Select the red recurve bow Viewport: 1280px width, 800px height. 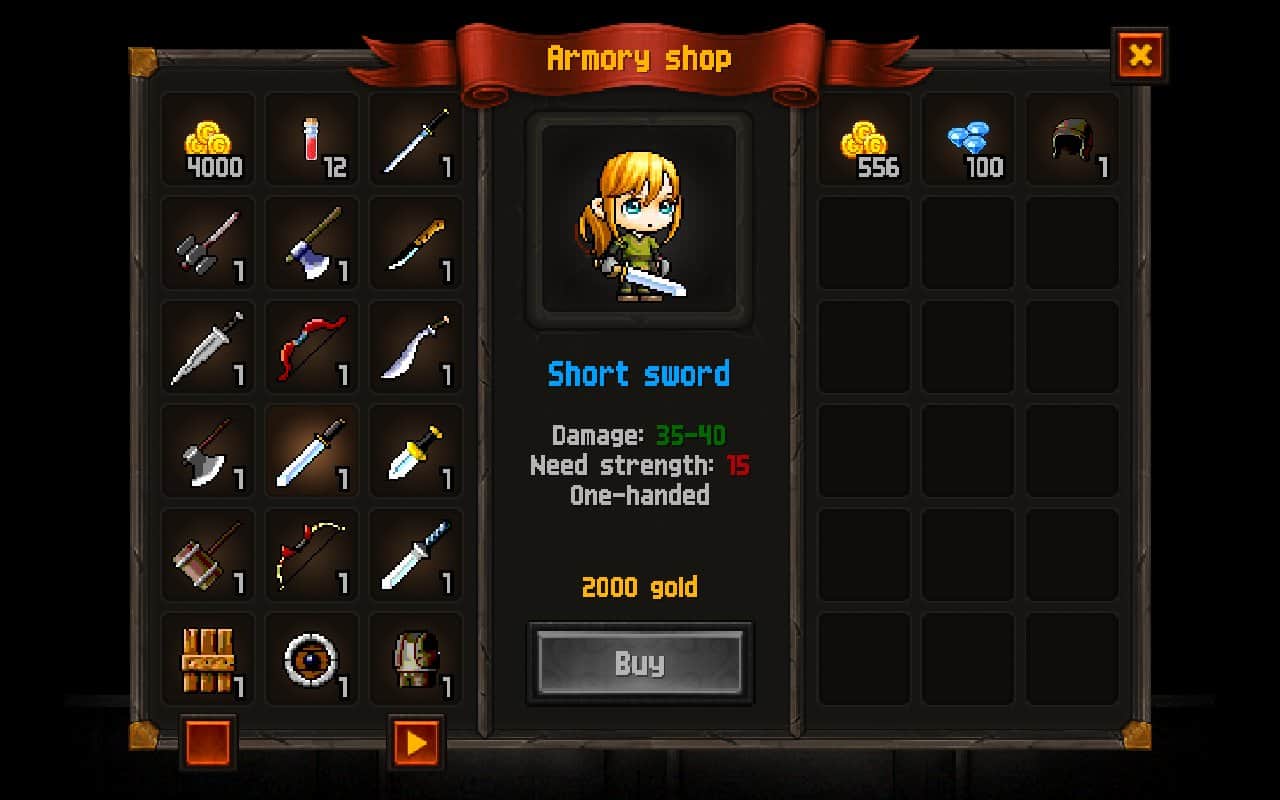pos(311,348)
